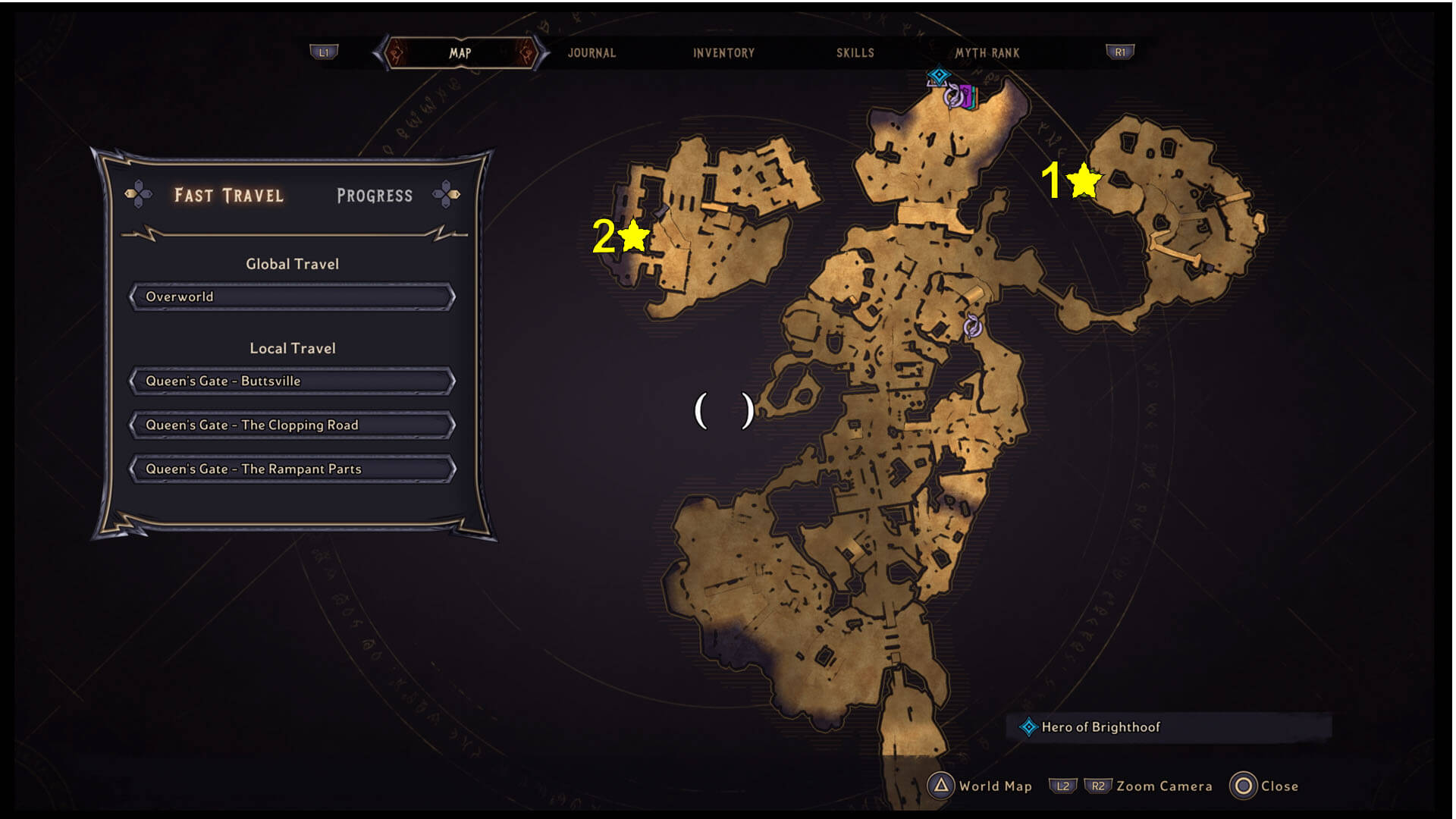This screenshot has height=819, width=1456.
Task: Click the left d-pad arrow beside Fast Travel
Action: [x=140, y=194]
